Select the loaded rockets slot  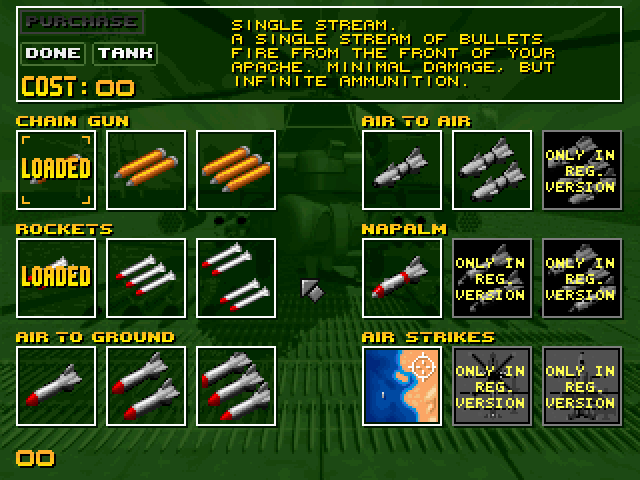pyautogui.click(x=56, y=278)
